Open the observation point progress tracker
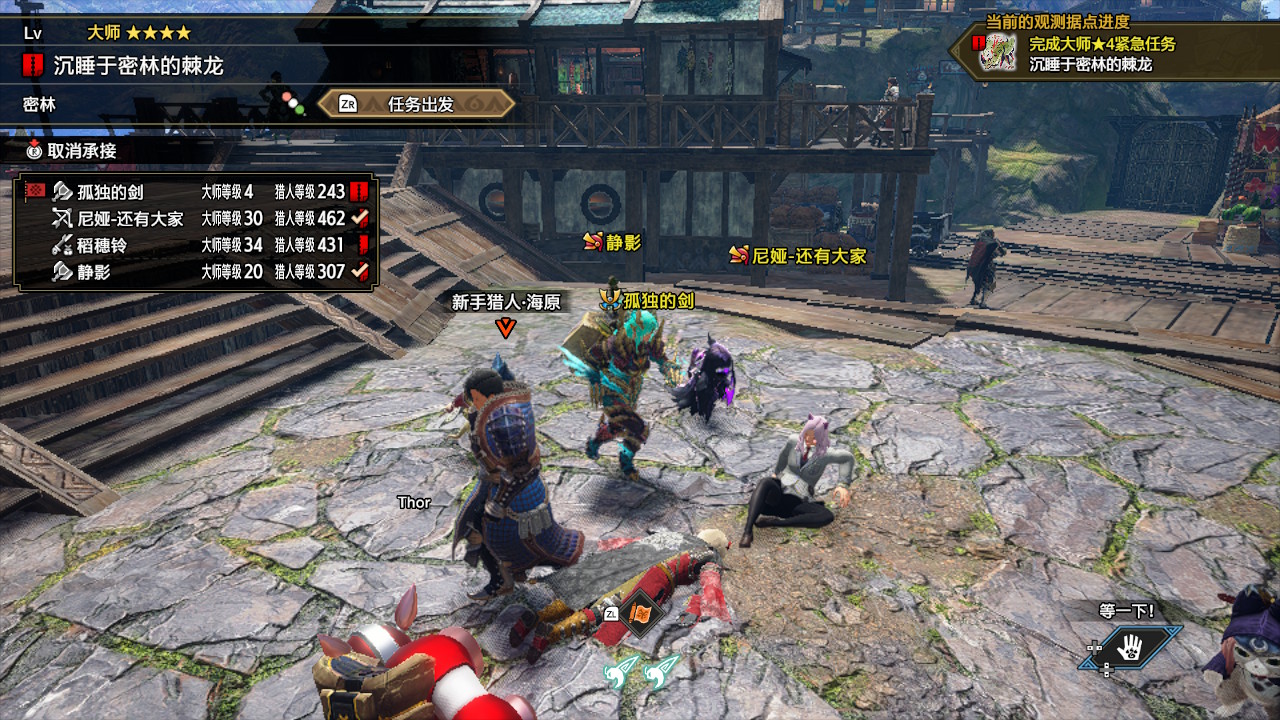This screenshot has width=1280, height=720. click(1115, 54)
